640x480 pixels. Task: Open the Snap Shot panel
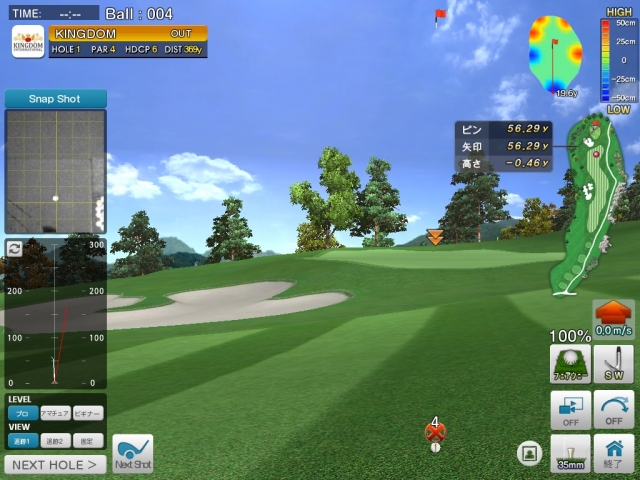point(55,99)
